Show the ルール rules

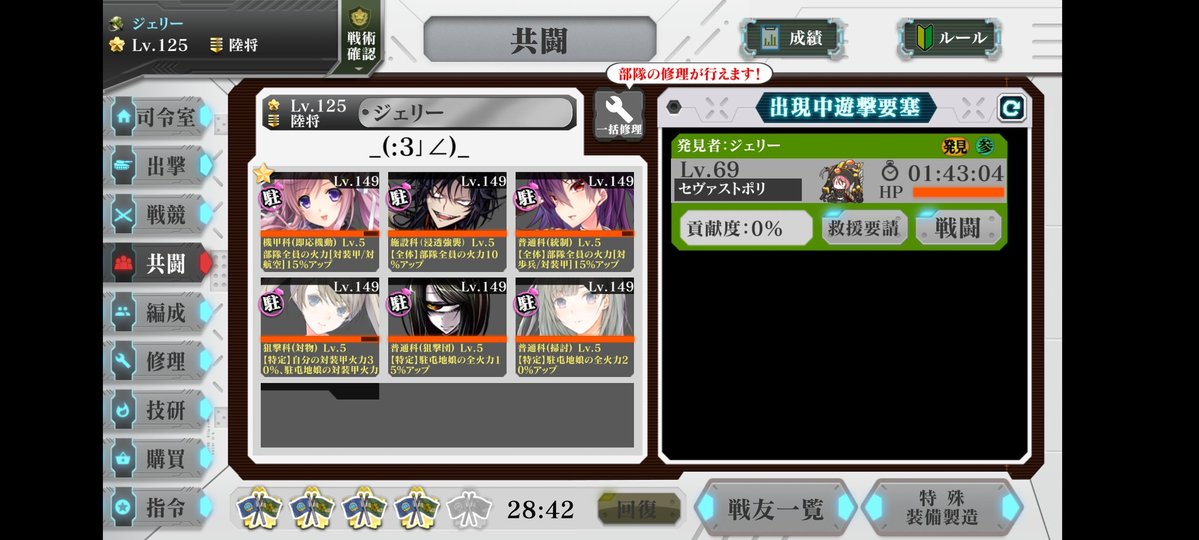point(948,38)
